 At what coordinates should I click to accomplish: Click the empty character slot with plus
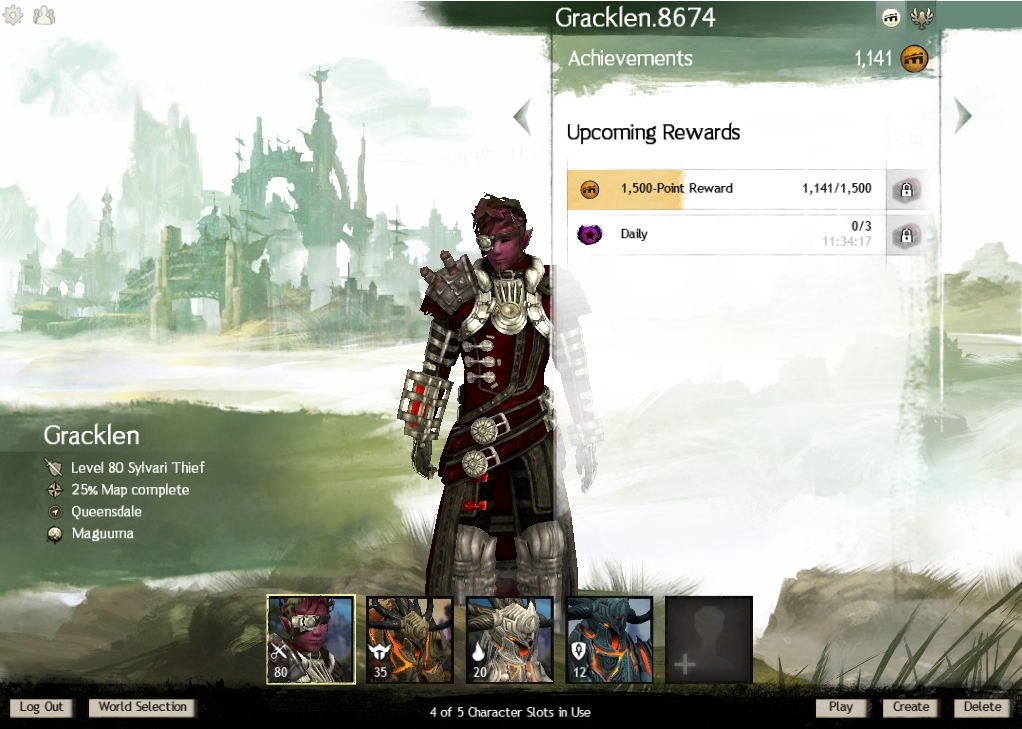(x=709, y=639)
